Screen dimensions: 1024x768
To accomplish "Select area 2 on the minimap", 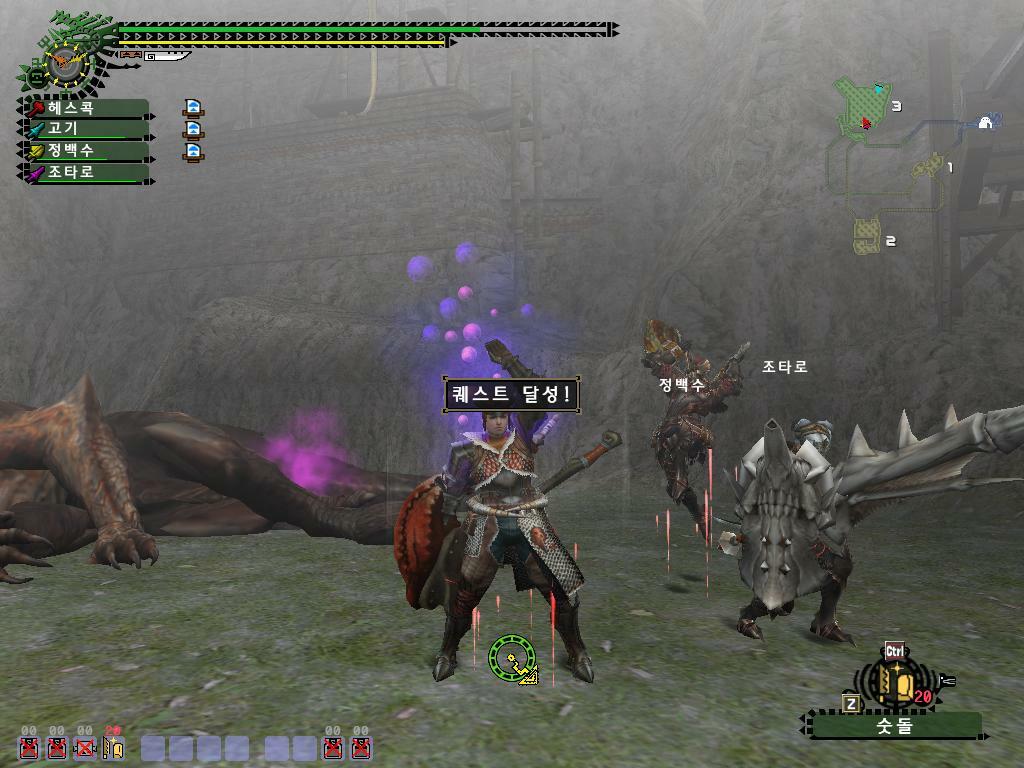I will click(866, 236).
